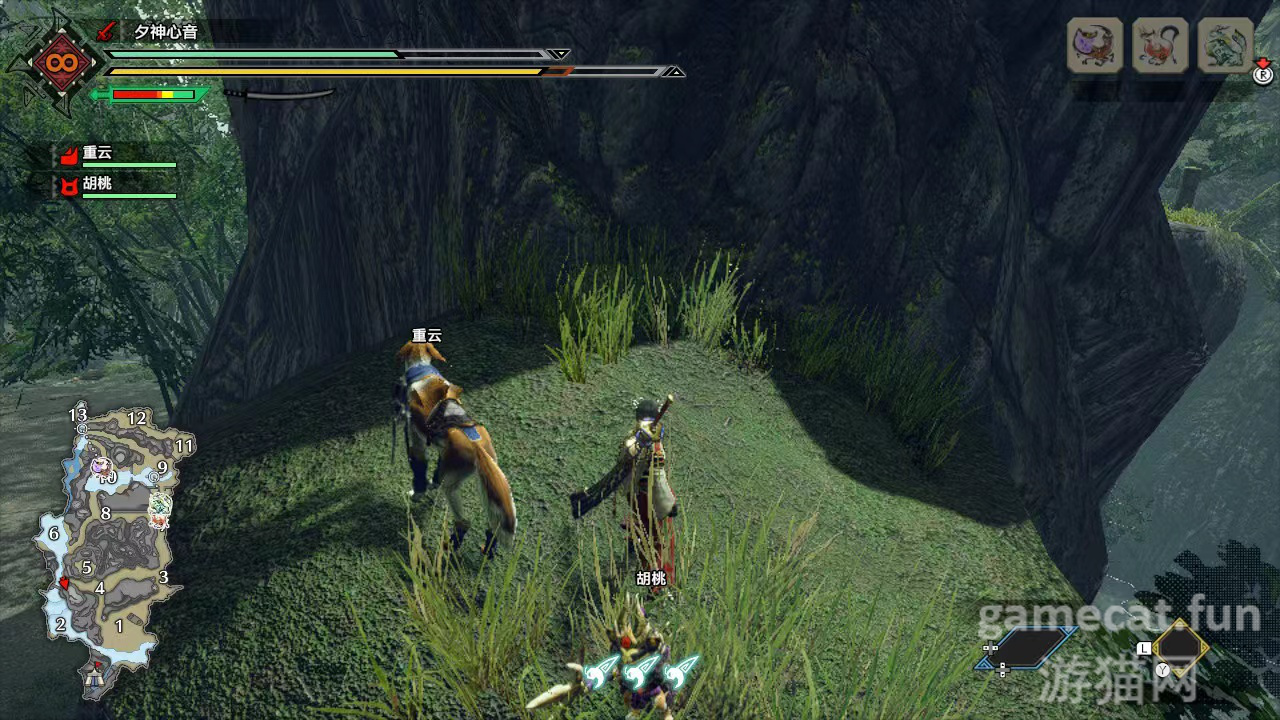Select area 3 on the minimap

click(x=163, y=577)
